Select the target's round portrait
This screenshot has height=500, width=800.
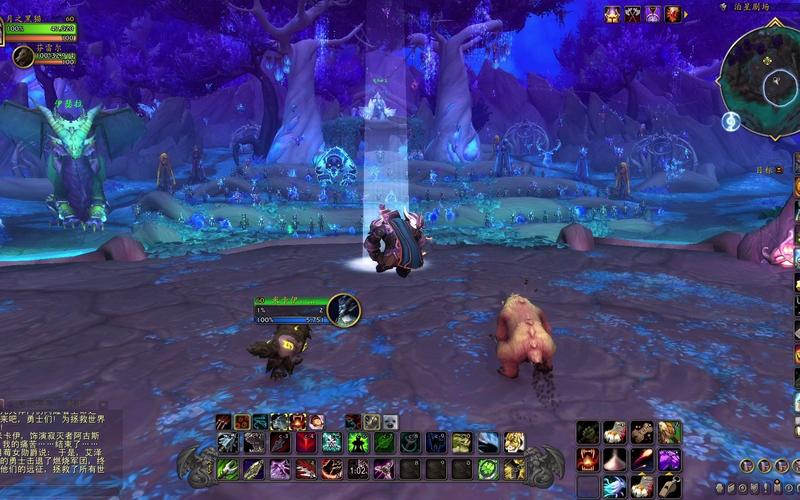(x=343, y=309)
